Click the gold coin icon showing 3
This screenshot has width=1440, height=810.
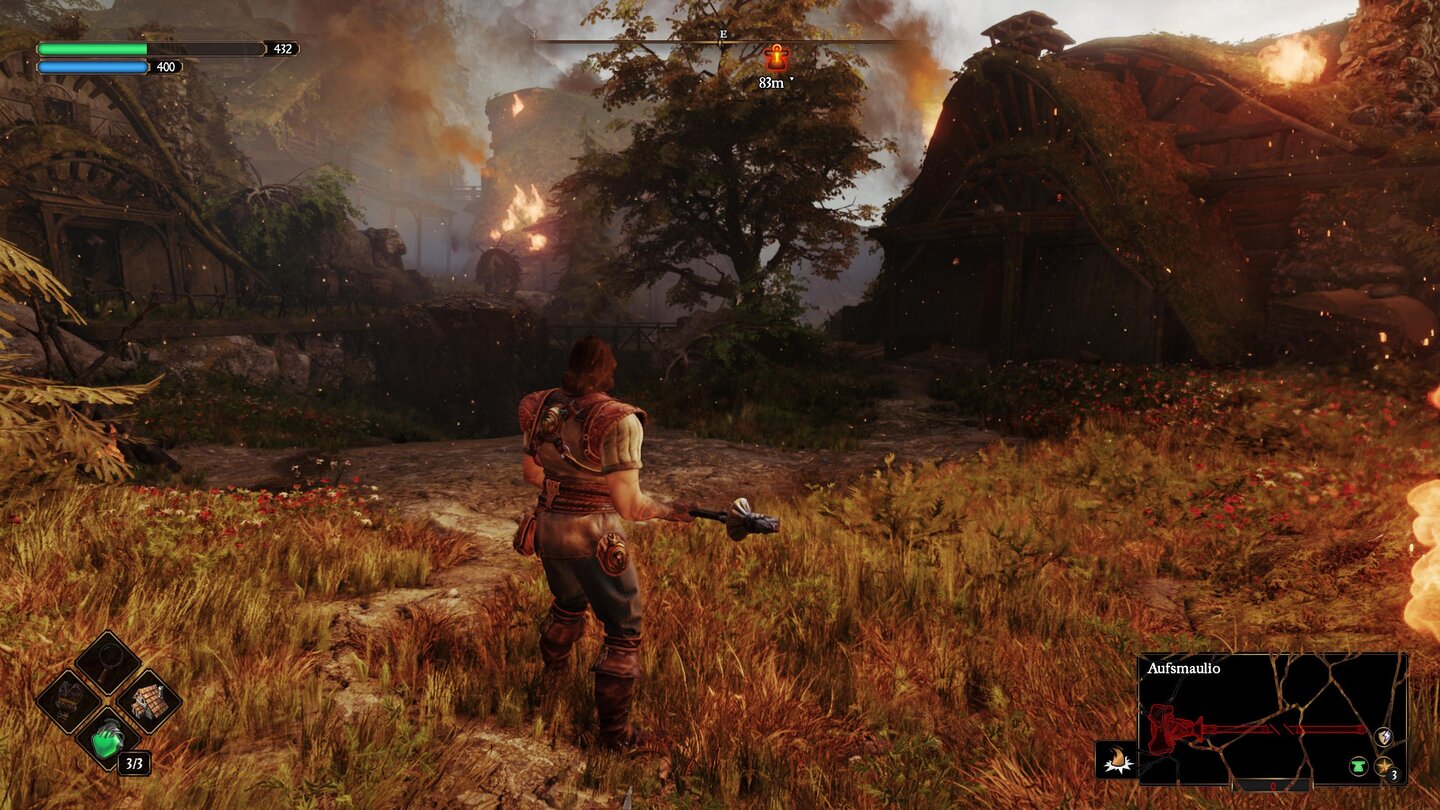coord(1384,769)
